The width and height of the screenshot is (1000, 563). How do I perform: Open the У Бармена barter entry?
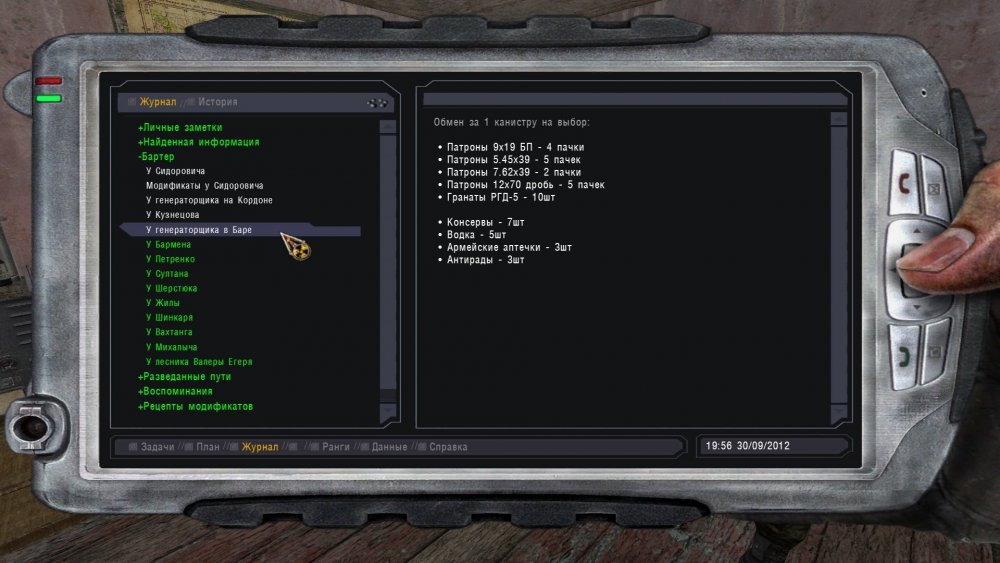tap(168, 245)
